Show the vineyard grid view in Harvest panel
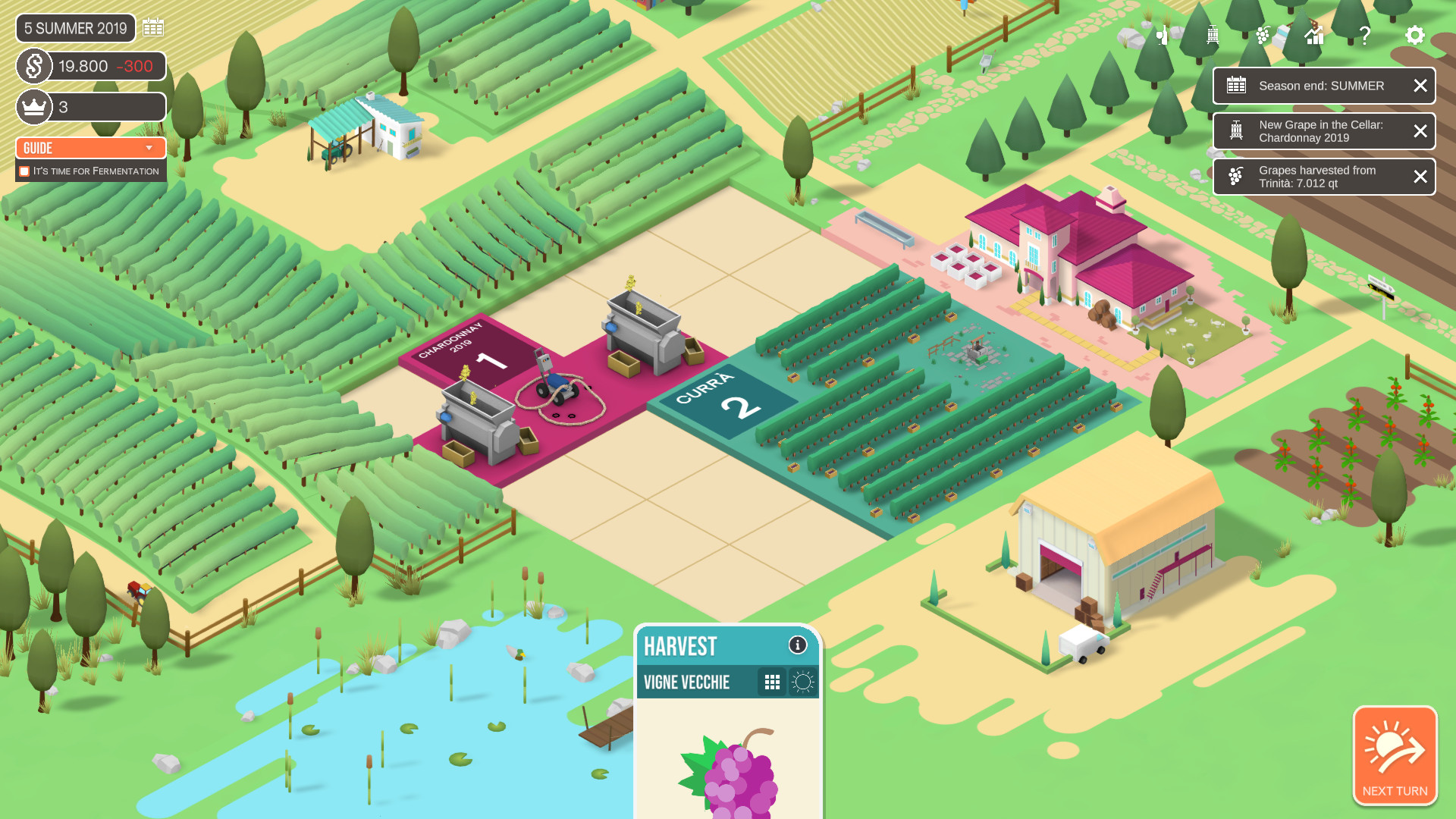Image resolution: width=1456 pixels, height=819 pixels. click(x=773, y=682)
